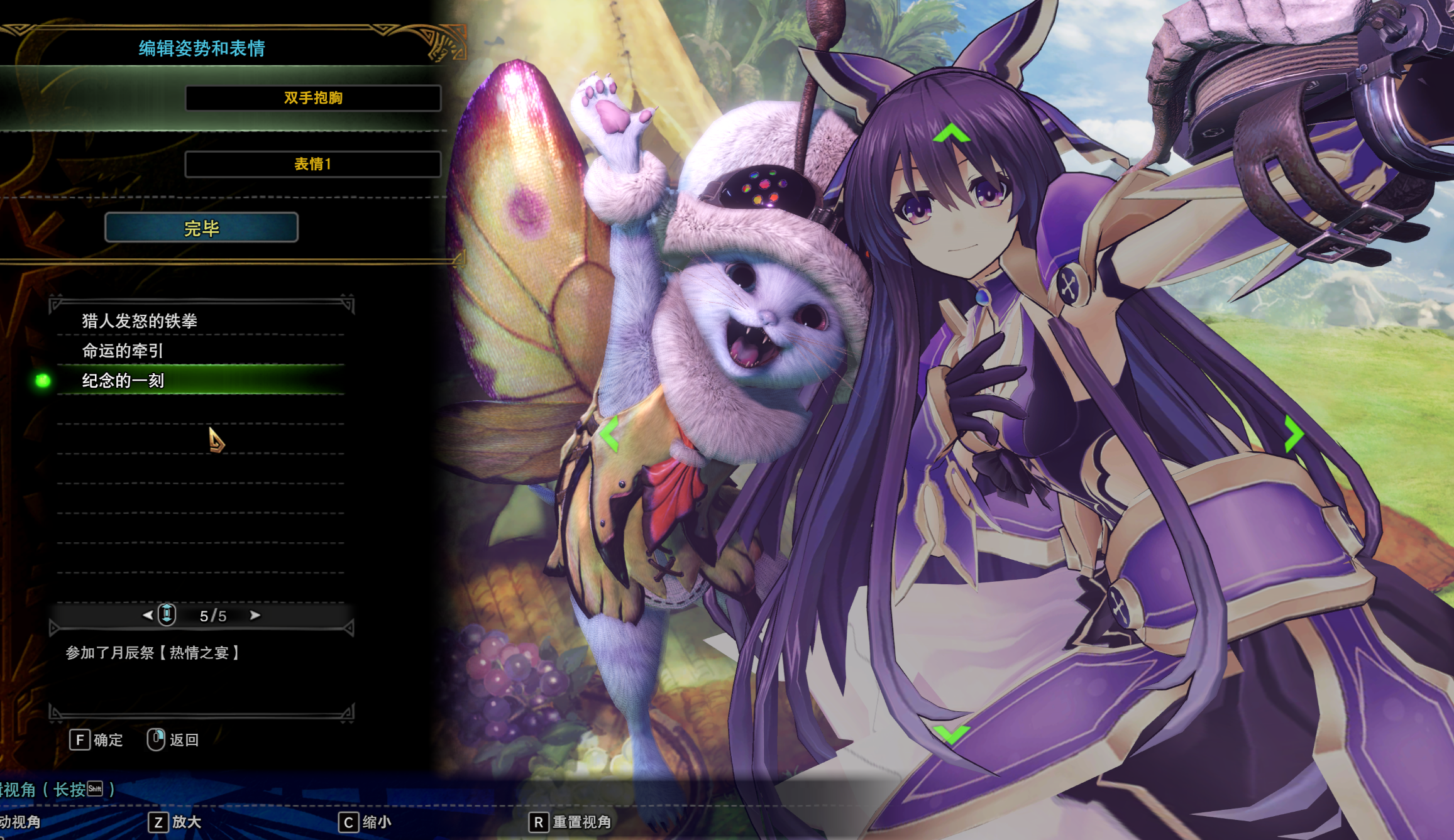Screen dimensions: 1454x840
Task: Select the 纪念的一刻 pose entry
Action: (124, 381)
